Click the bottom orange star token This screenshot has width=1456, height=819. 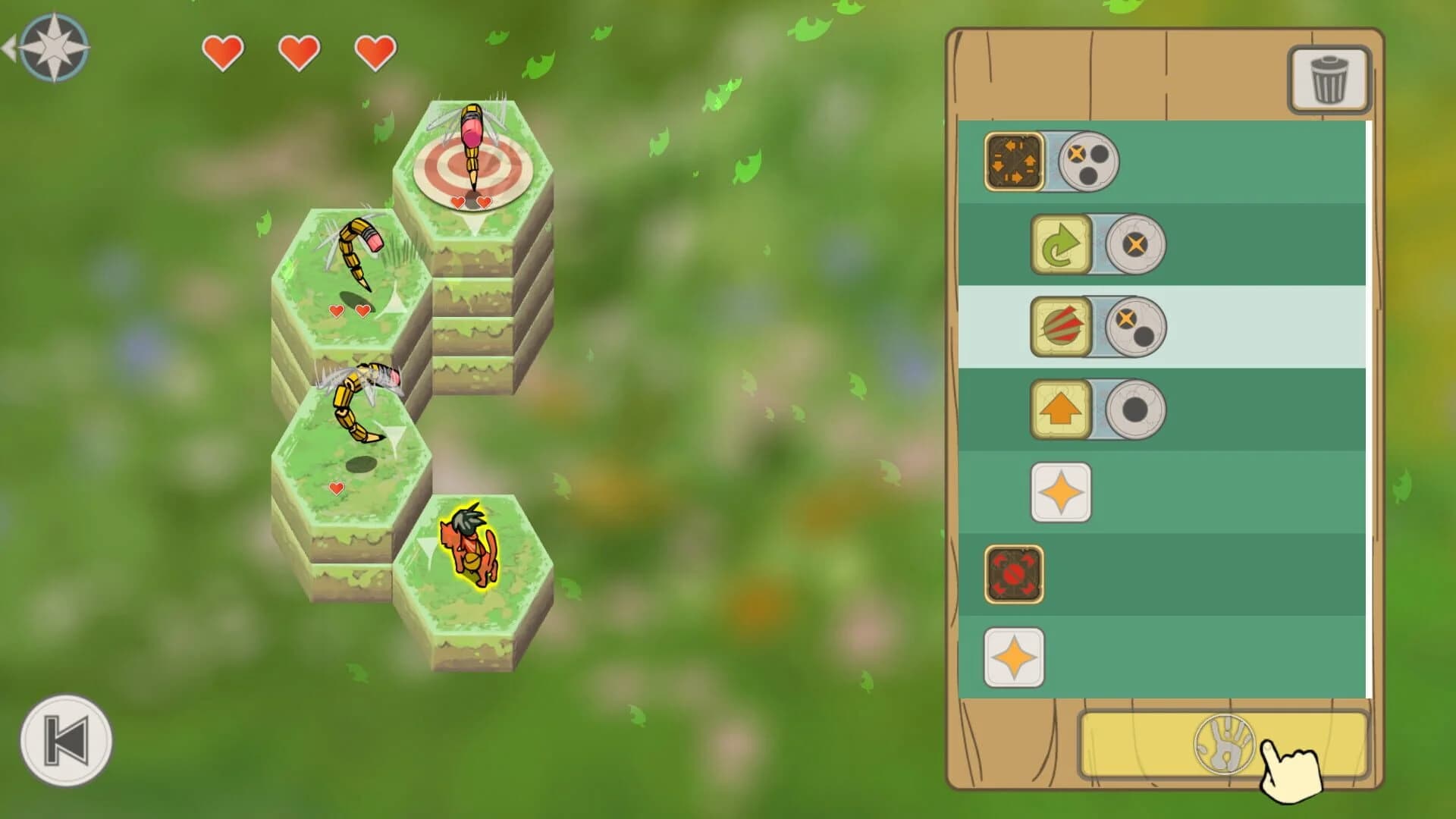pos(1014,656)
